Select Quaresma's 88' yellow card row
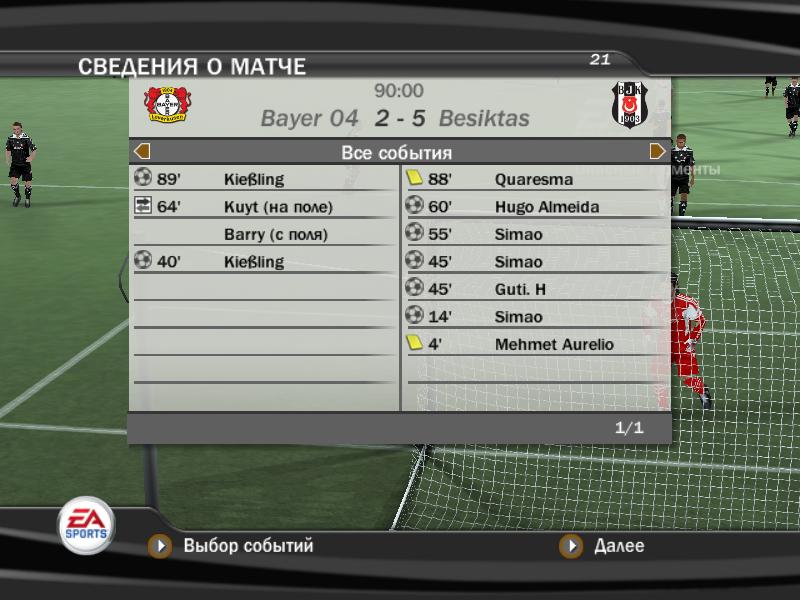This screenshot has height=600, width=800. tap(535, 180)
